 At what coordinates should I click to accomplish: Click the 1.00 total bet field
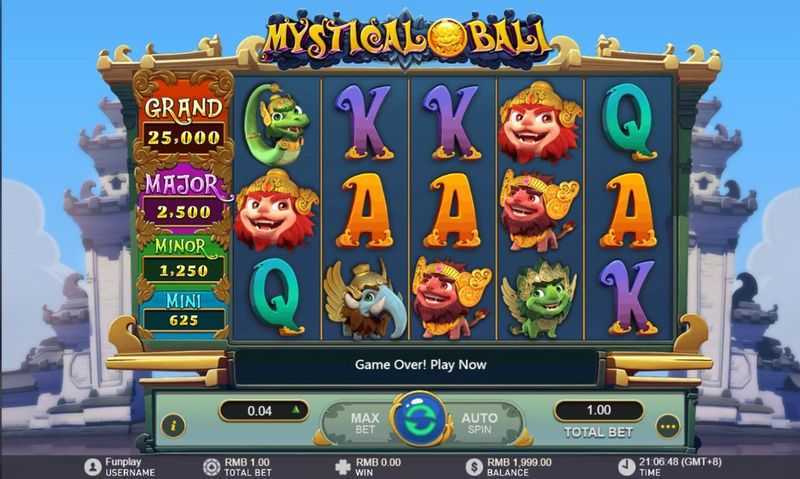598,410
